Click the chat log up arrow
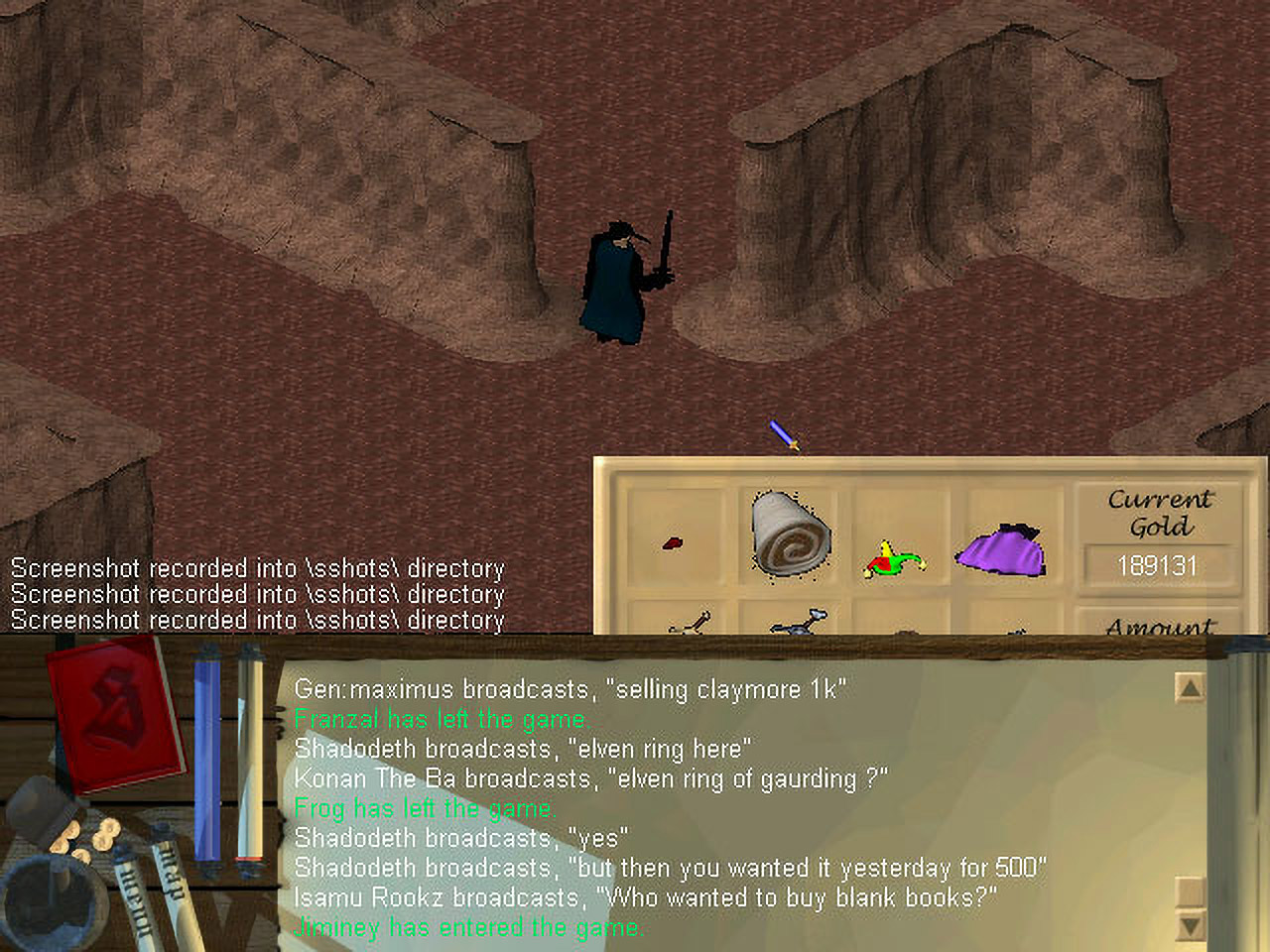The image size is (1270, 952). click(x=1189, y=687)
